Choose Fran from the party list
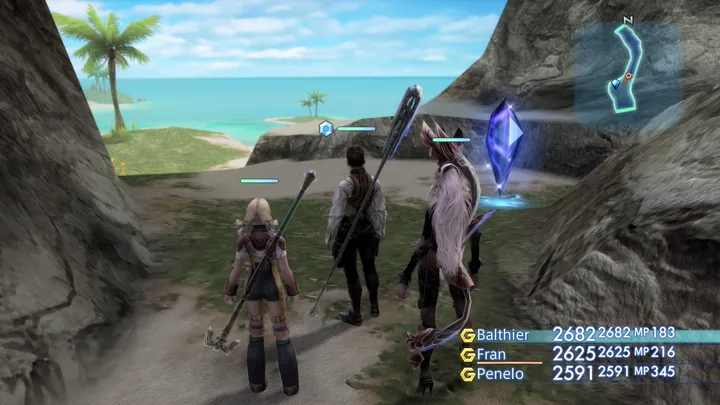The width and height of the screenshot is (720, 405). [x=490, y=354]
